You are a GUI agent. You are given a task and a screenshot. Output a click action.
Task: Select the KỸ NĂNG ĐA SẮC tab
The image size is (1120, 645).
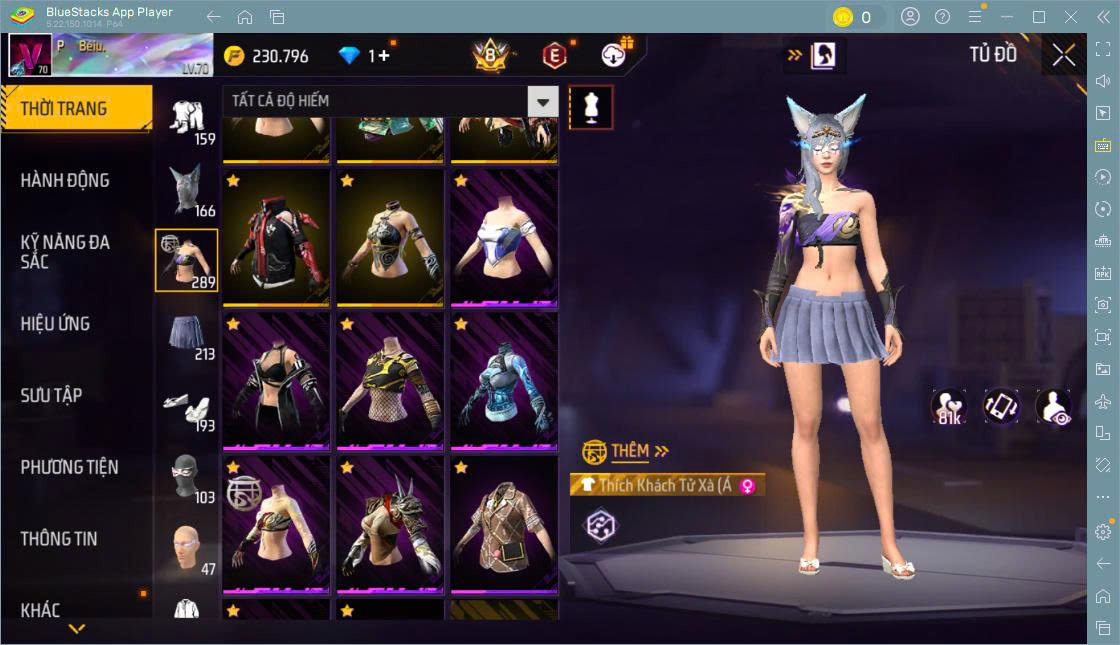65,252
